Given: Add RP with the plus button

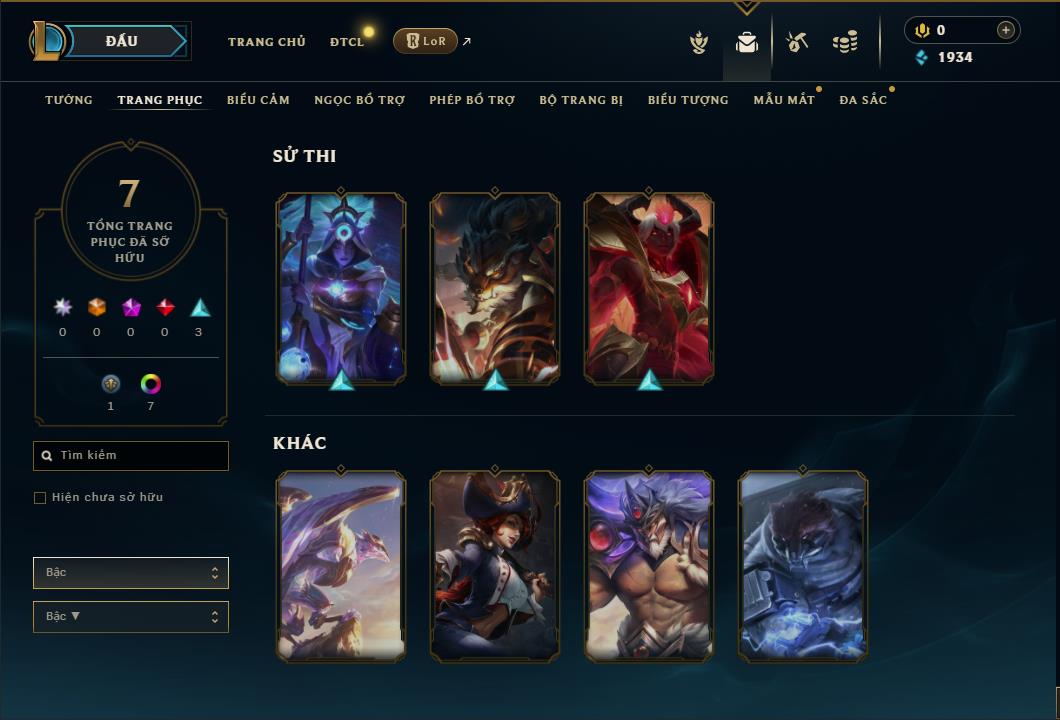Looking at the screenshot, I should coord(1006,31).
